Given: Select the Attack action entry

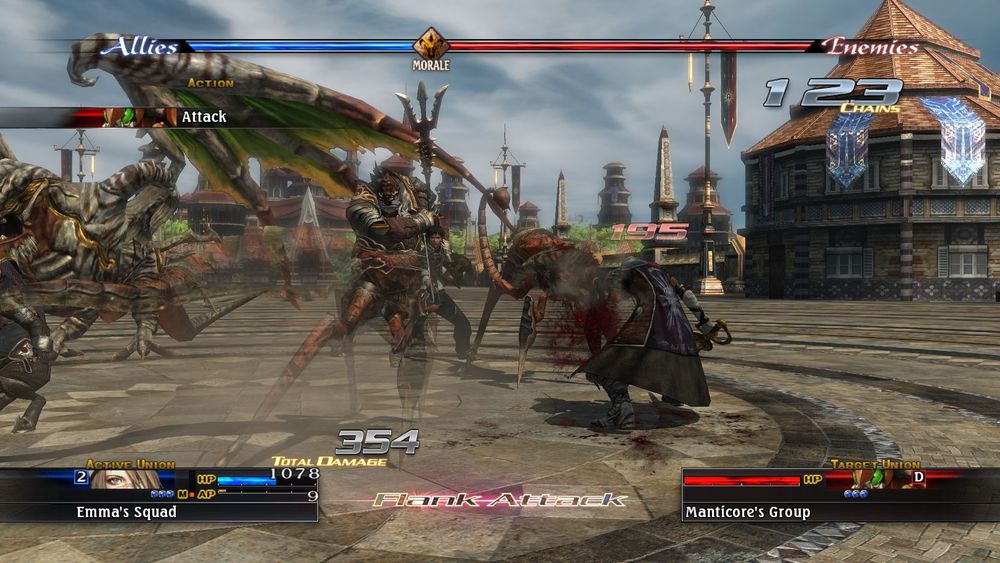Looking at the screenshot, I should click(203, 117).
